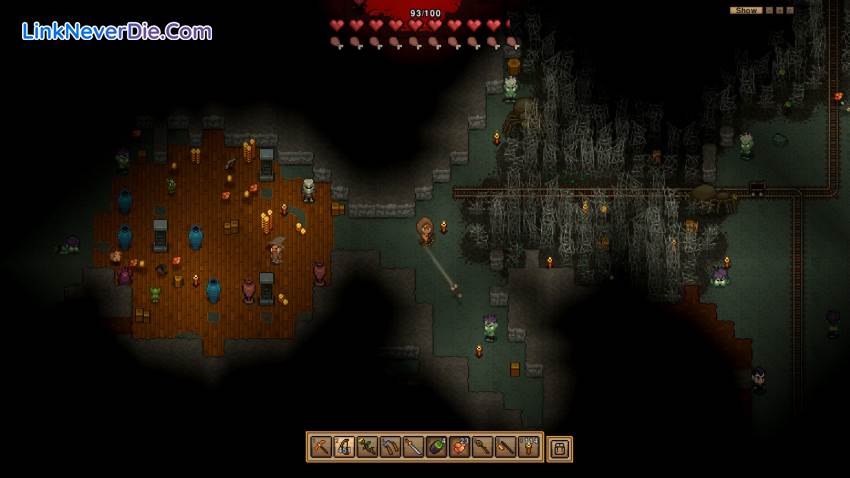Click the Show button for the minimap

click(745, 10)
